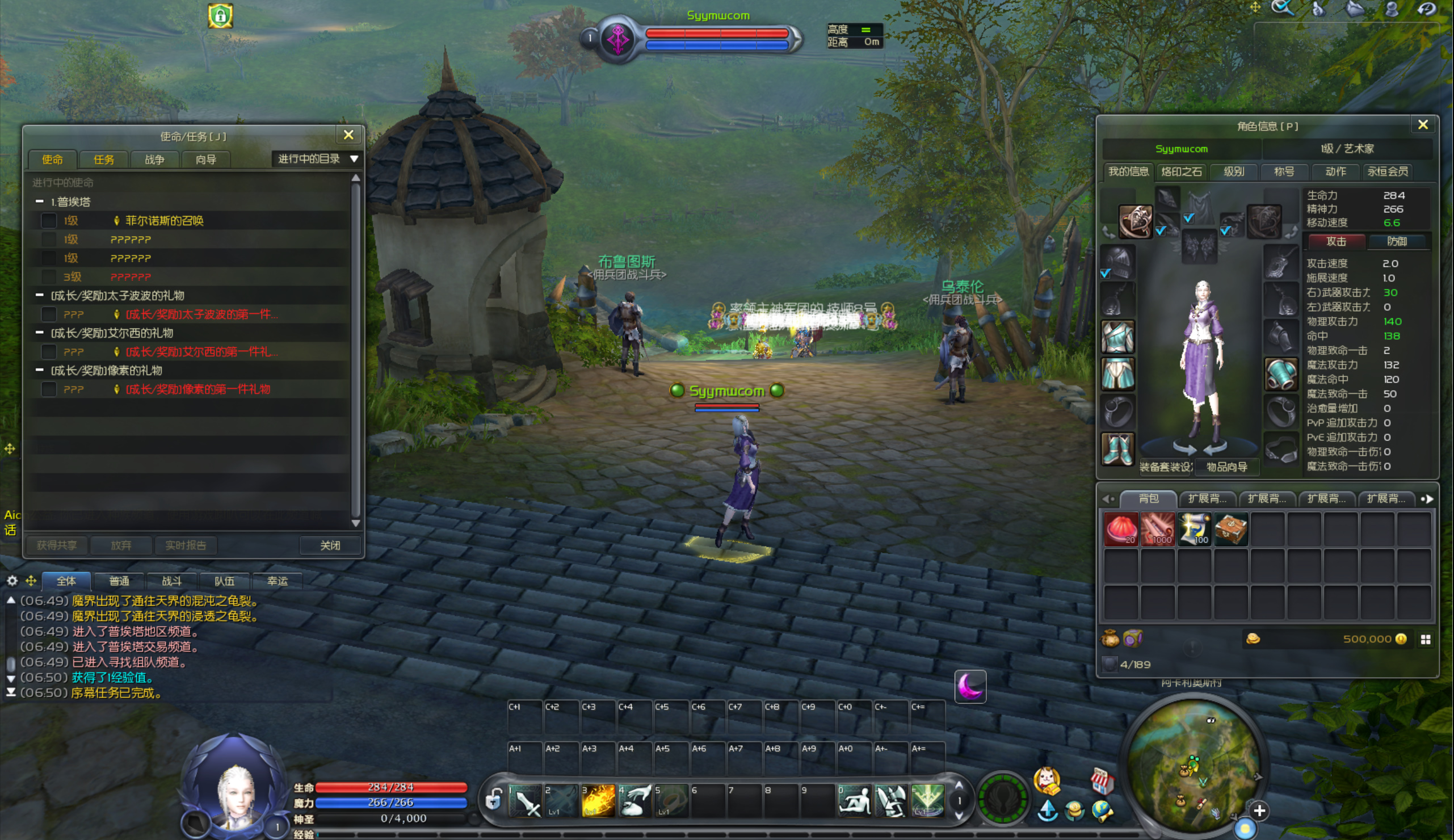
Task: Collapse the 1.普埃塔 mission group
Action: [40, 201]
